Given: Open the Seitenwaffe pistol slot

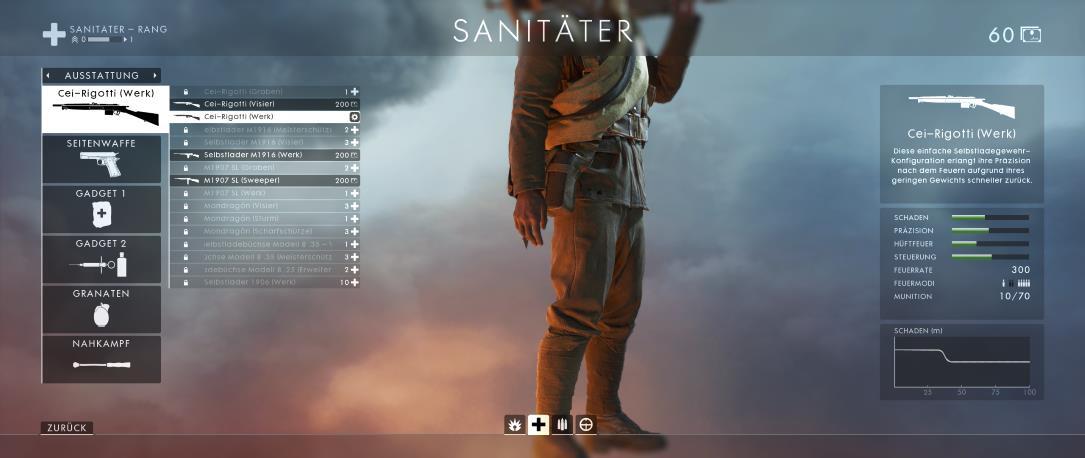Looking at the screenshot, I should click(x=101, y=159).
